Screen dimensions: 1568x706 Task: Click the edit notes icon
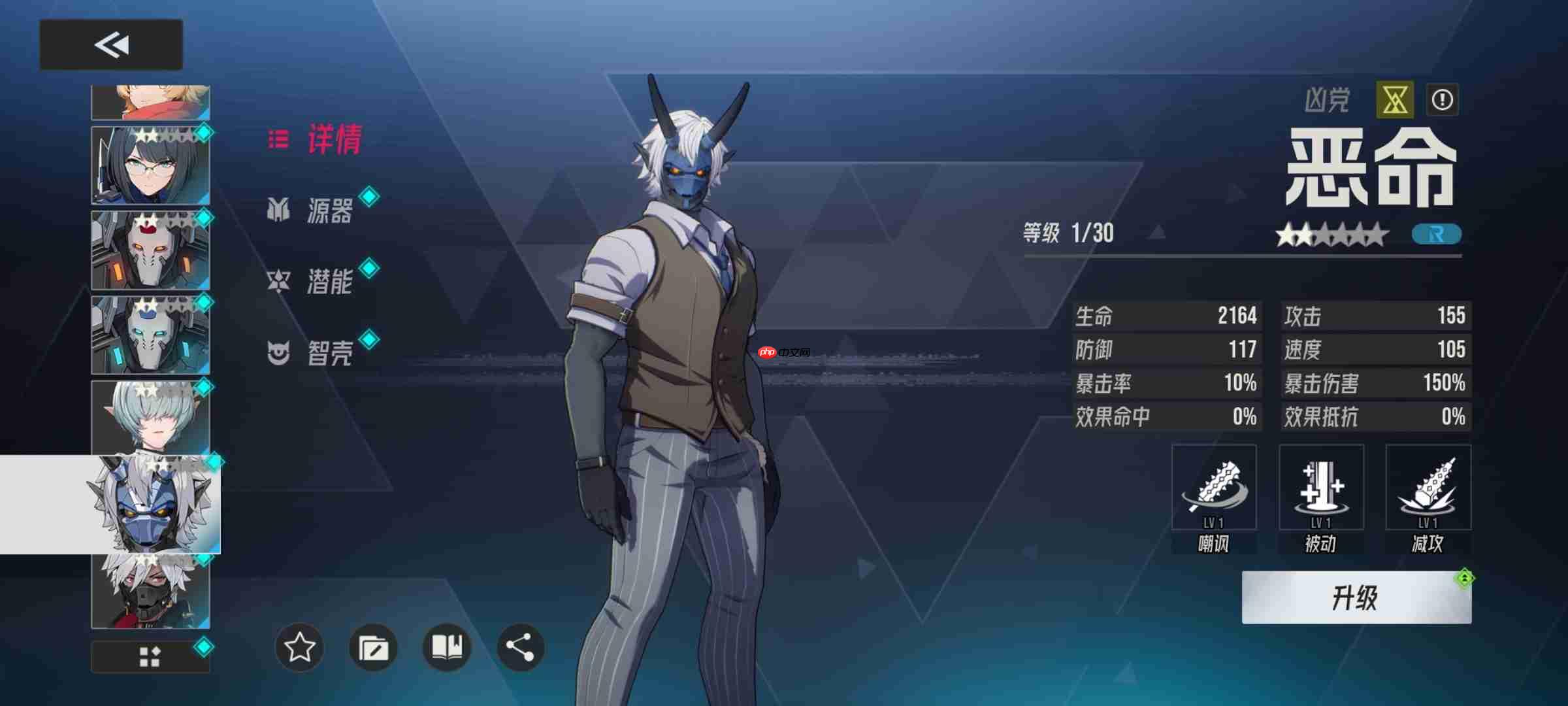[x=372, y=648]
